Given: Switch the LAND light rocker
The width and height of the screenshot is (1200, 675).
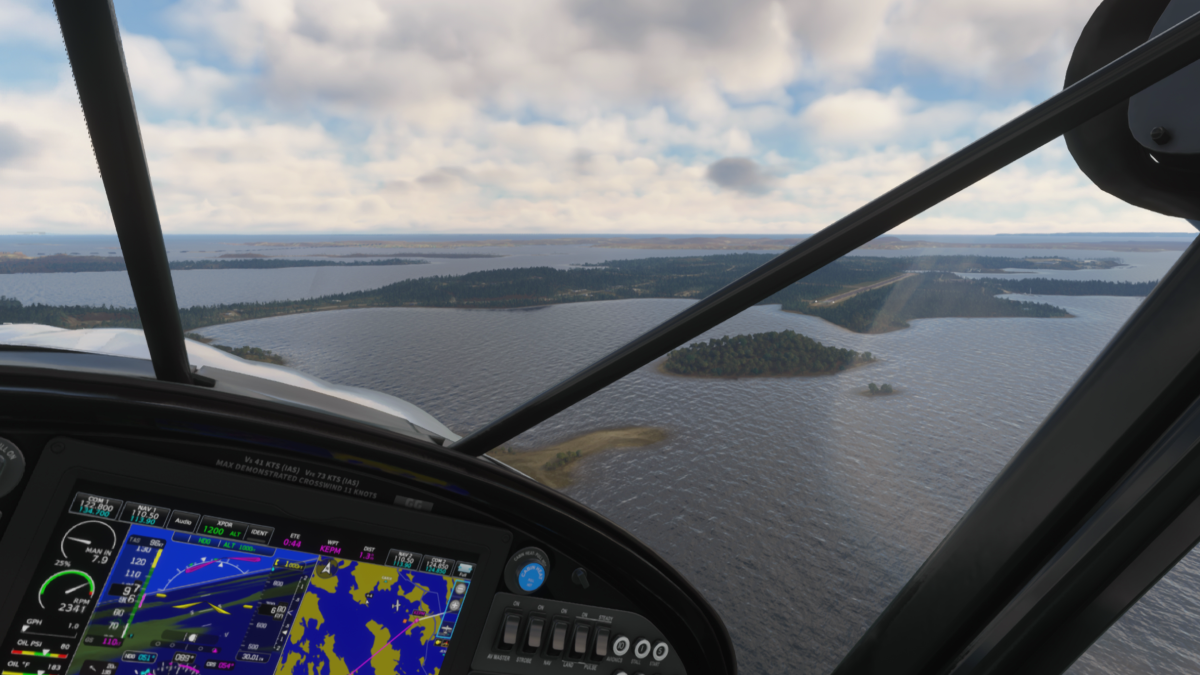Looking at the screenshot, I should coord(580,640).
